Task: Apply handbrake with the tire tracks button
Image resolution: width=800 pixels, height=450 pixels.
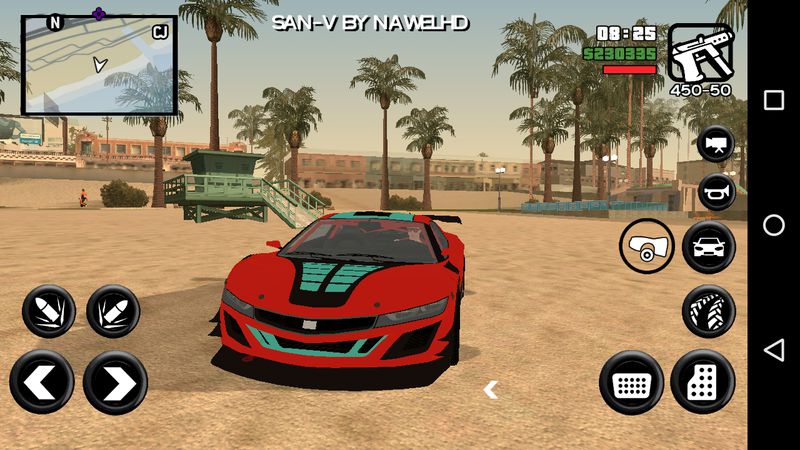Action: [x=708, y=311]
